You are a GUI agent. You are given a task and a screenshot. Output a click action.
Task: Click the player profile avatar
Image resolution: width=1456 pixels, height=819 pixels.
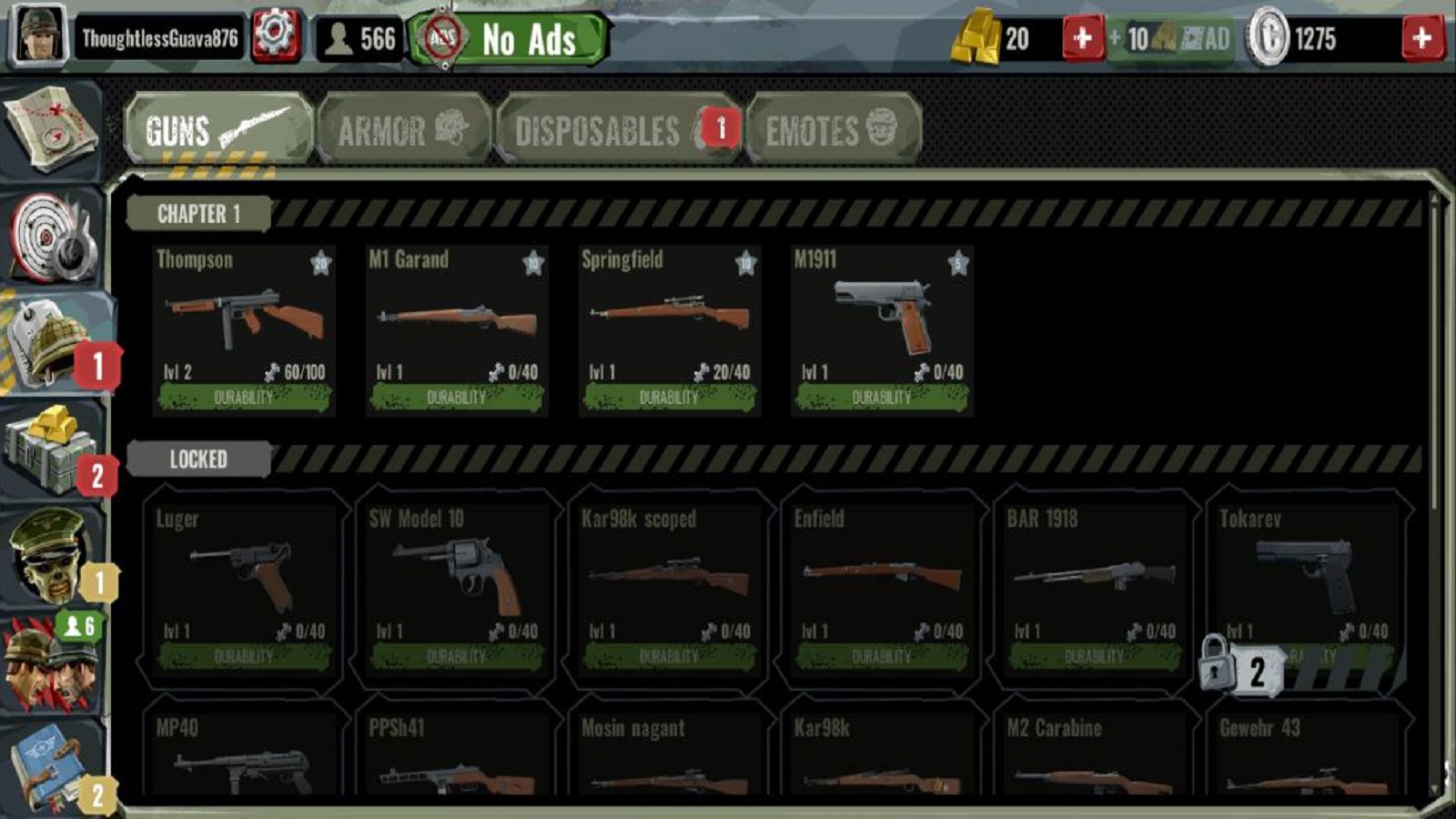(x=38, y=37)
